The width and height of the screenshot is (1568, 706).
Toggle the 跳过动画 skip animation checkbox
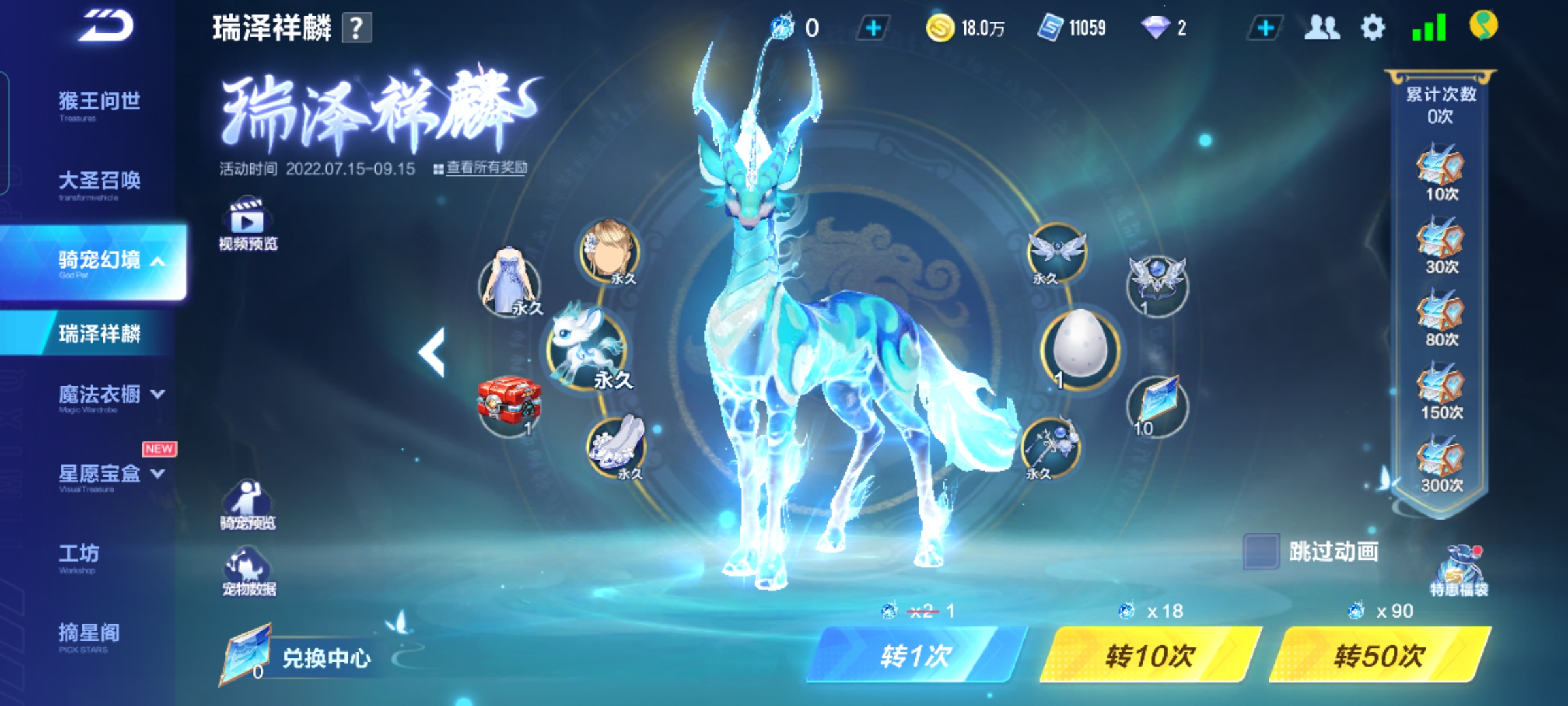point(1260,552)
